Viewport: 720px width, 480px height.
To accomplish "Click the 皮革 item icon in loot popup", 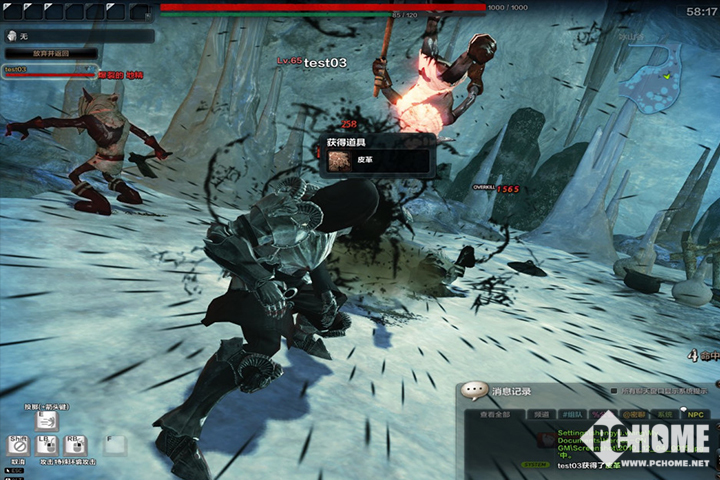I will pos(338,160).
